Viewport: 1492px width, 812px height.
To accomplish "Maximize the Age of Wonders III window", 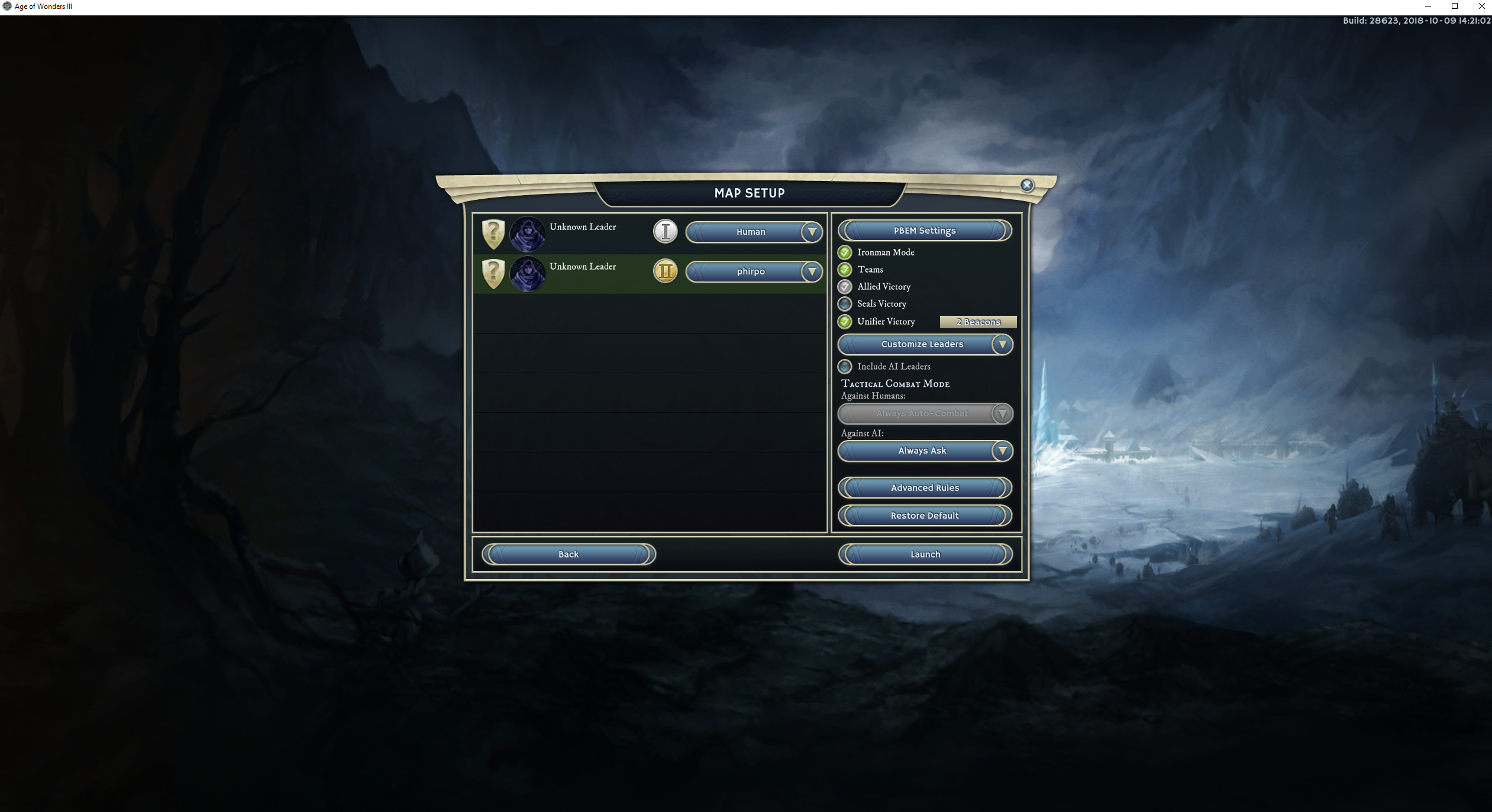I will (1455, 7).
